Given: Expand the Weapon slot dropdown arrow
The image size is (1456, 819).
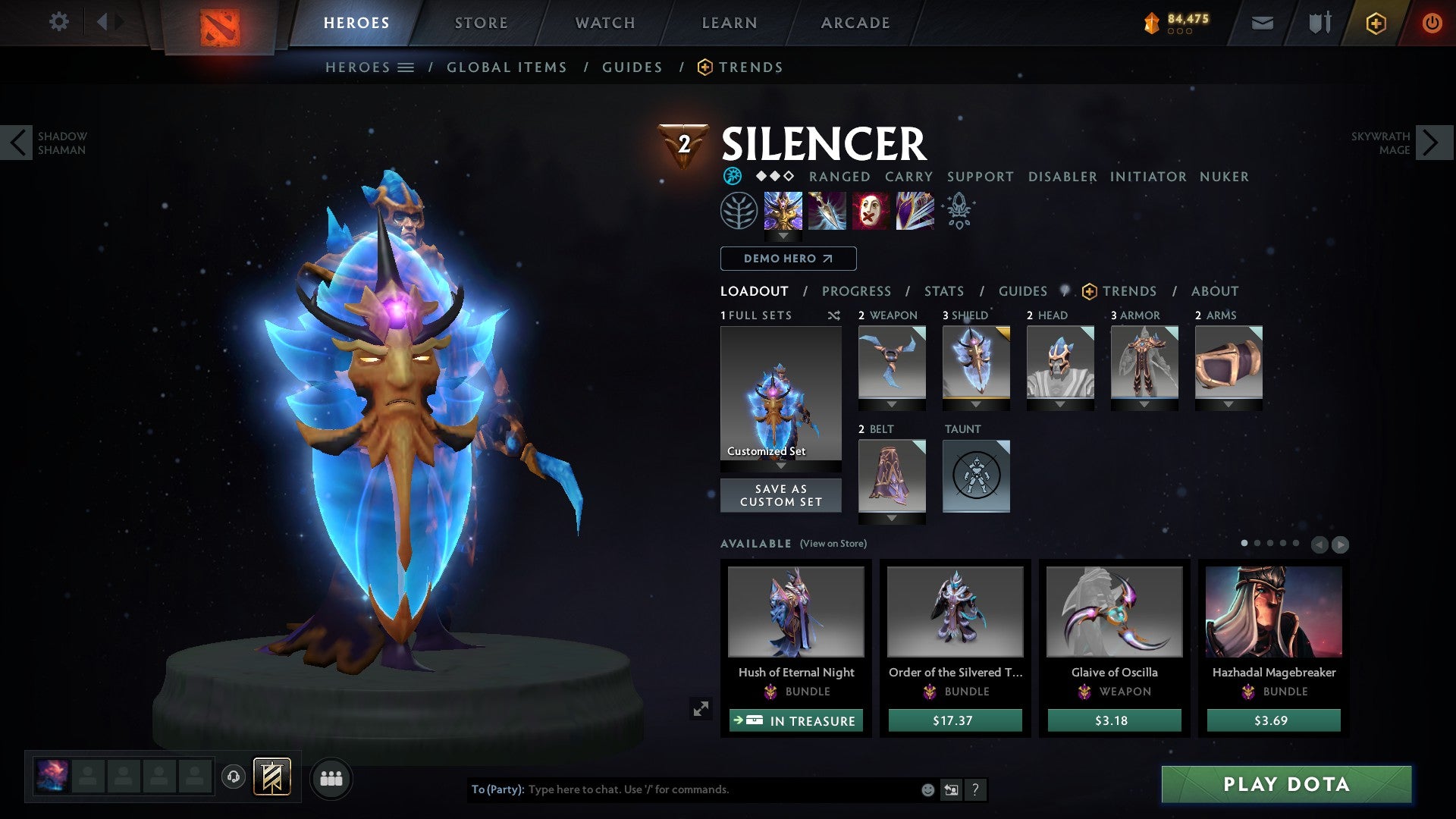Looking at the screenshot, I should point(892,404).
